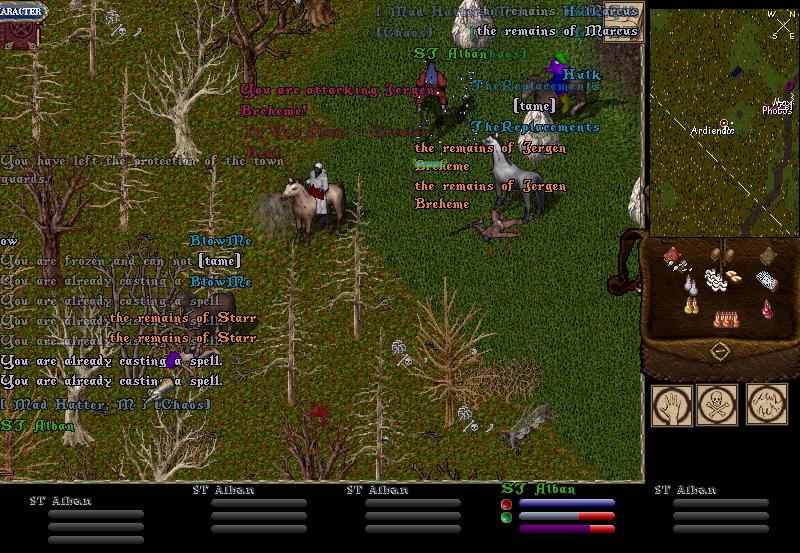Select the bread loaves in the backpack
Screen dimensions: 800x553
coord(733,276)
